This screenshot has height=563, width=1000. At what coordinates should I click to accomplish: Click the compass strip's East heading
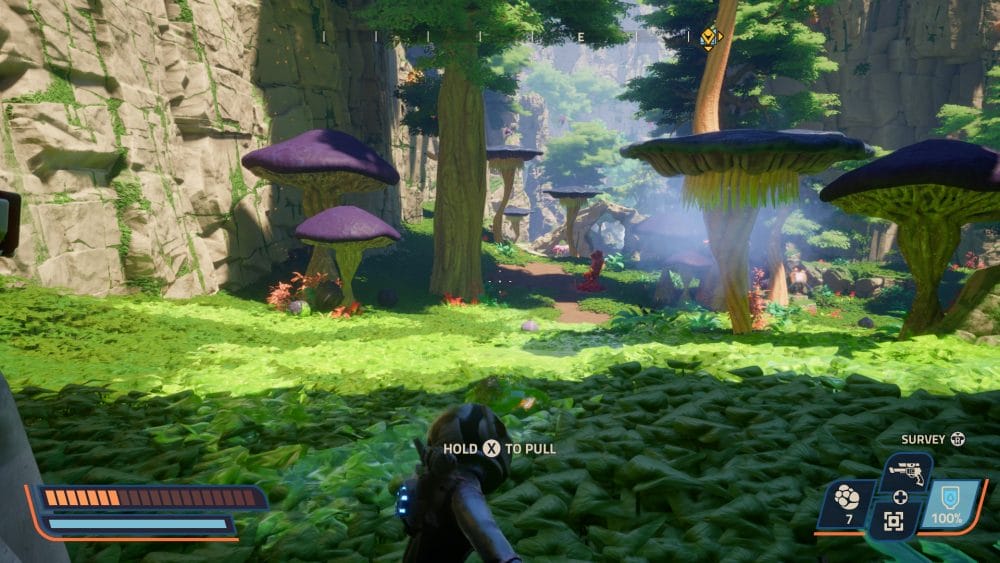[x=579, y=37]
